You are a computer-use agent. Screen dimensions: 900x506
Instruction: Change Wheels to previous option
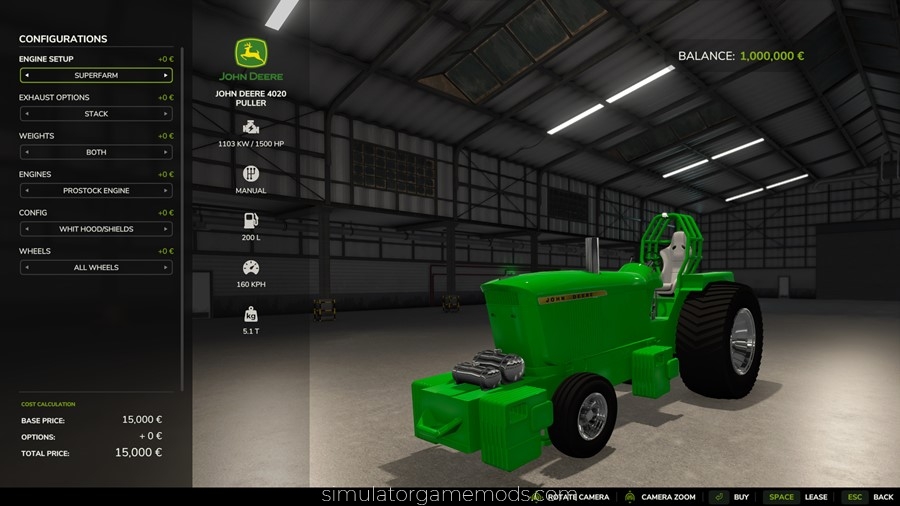click(26, 267)
